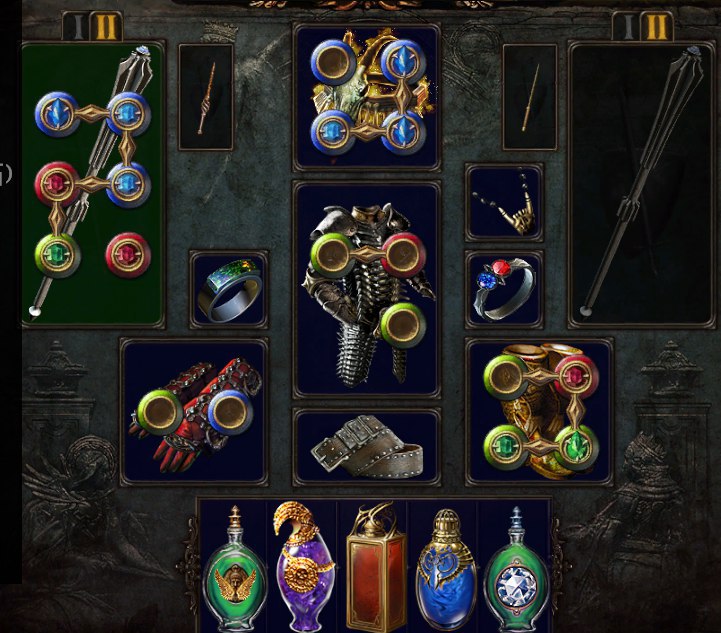The image size is (721, 633).
Task: Click the rainbow-gem ring slot
Action: (x=229, y=290)
